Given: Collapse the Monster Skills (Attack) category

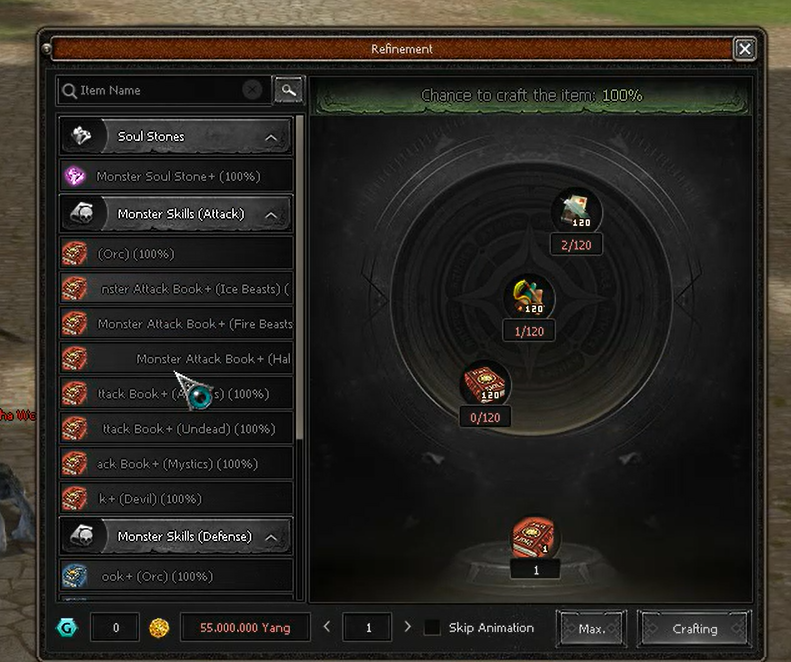Looking at the screenshot, I should point(271,214).
